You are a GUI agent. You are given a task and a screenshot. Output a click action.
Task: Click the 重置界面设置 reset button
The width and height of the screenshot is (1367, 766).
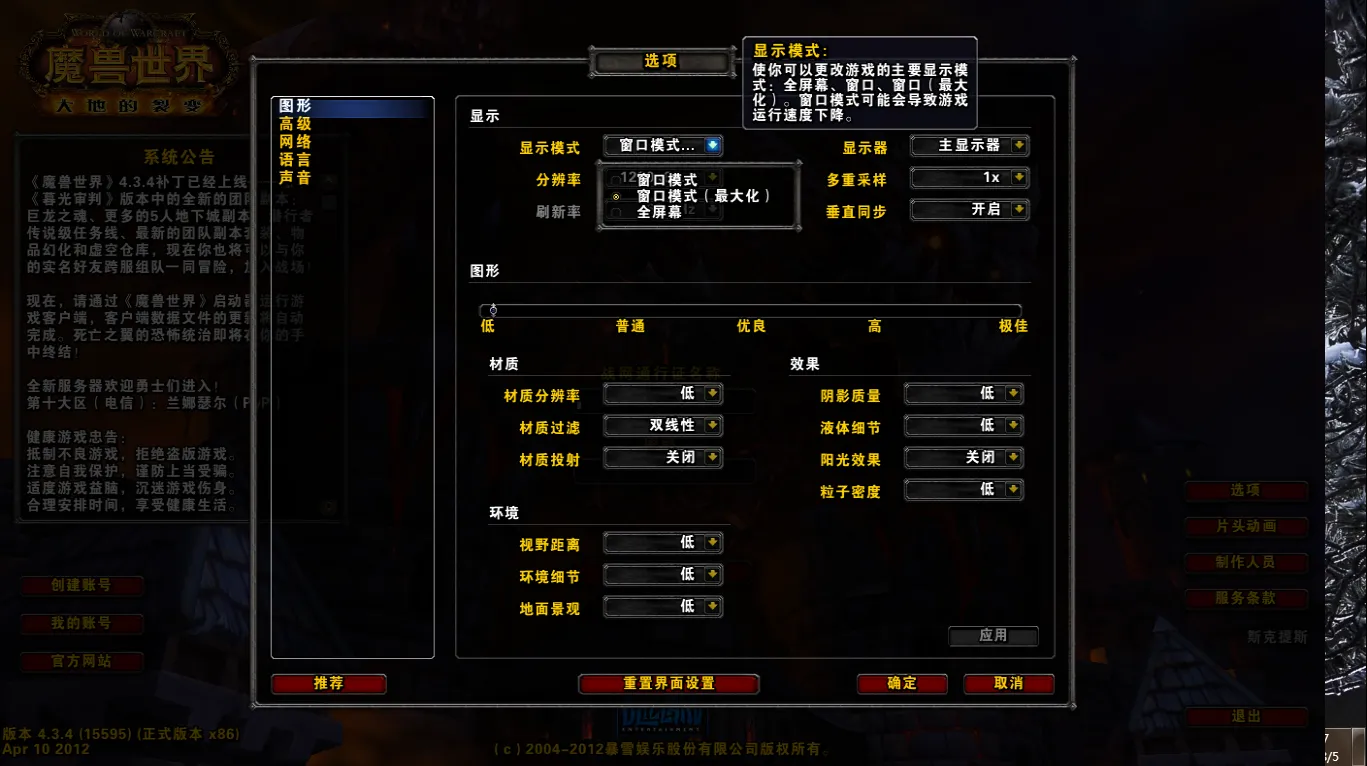(x=669, y=684)
